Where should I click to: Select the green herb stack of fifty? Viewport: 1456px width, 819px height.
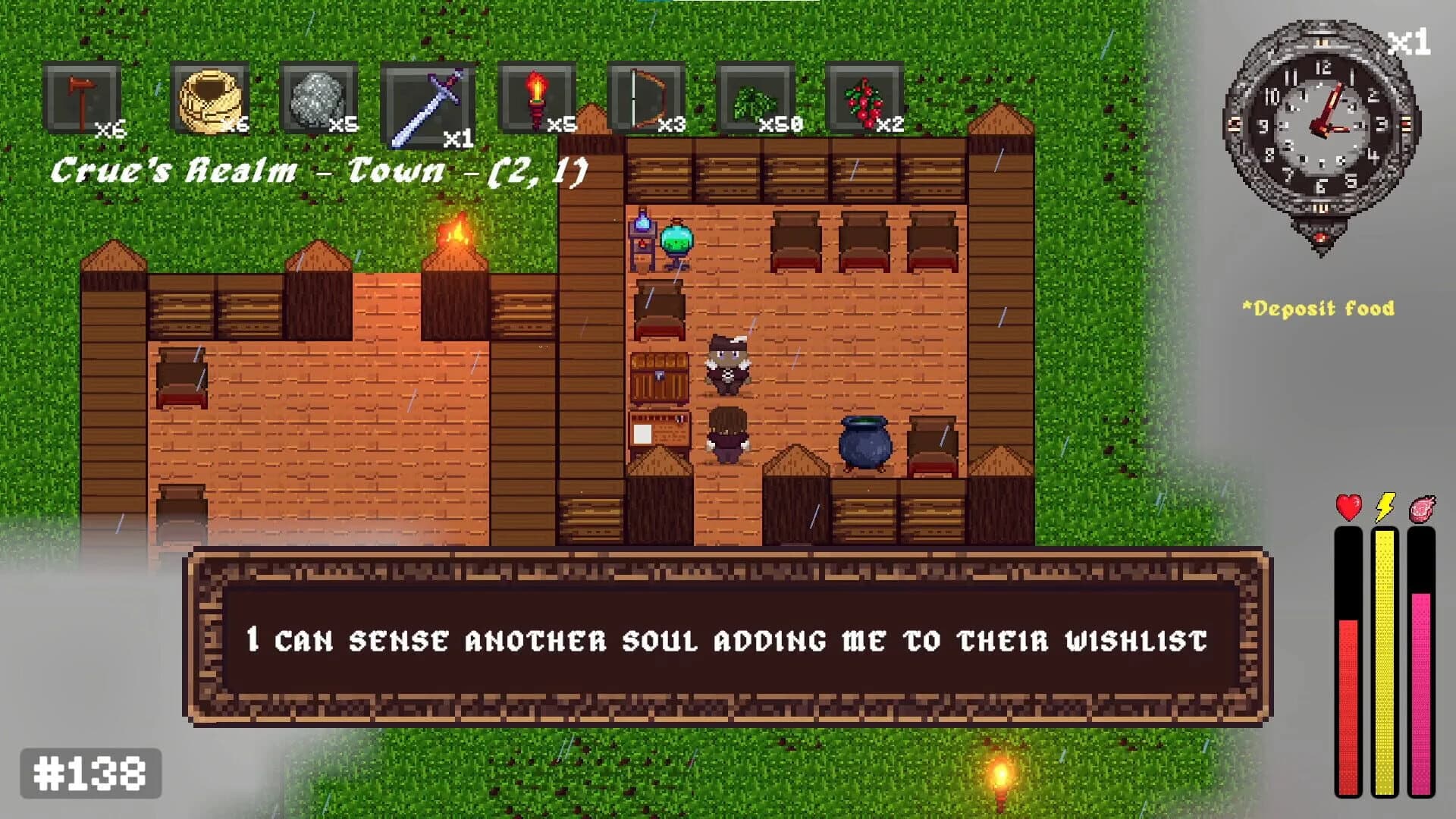[x=755, y=99]
